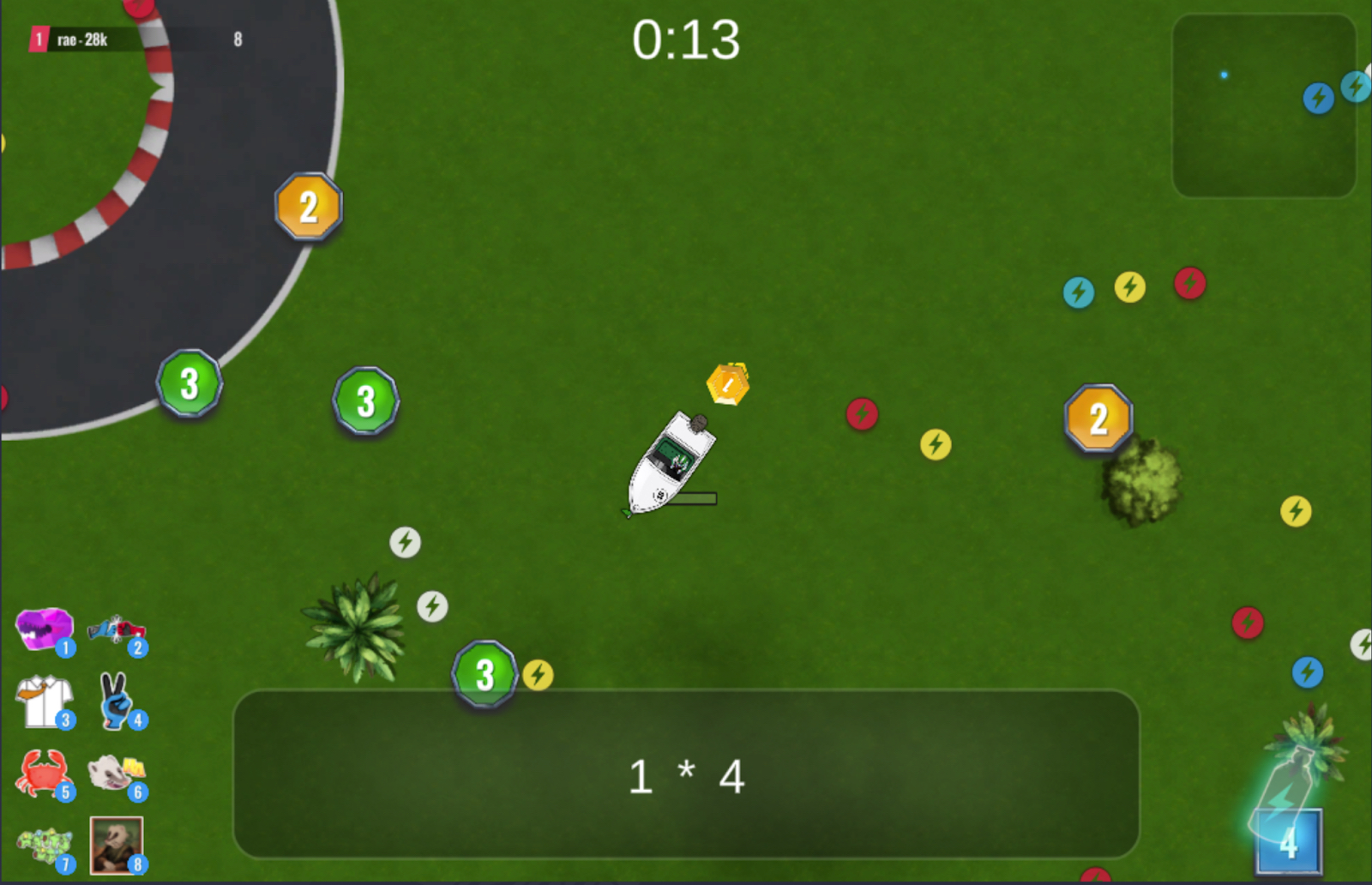1372x885 pixels.
Task: Use the laughing opossum emote
Action: 117,773
